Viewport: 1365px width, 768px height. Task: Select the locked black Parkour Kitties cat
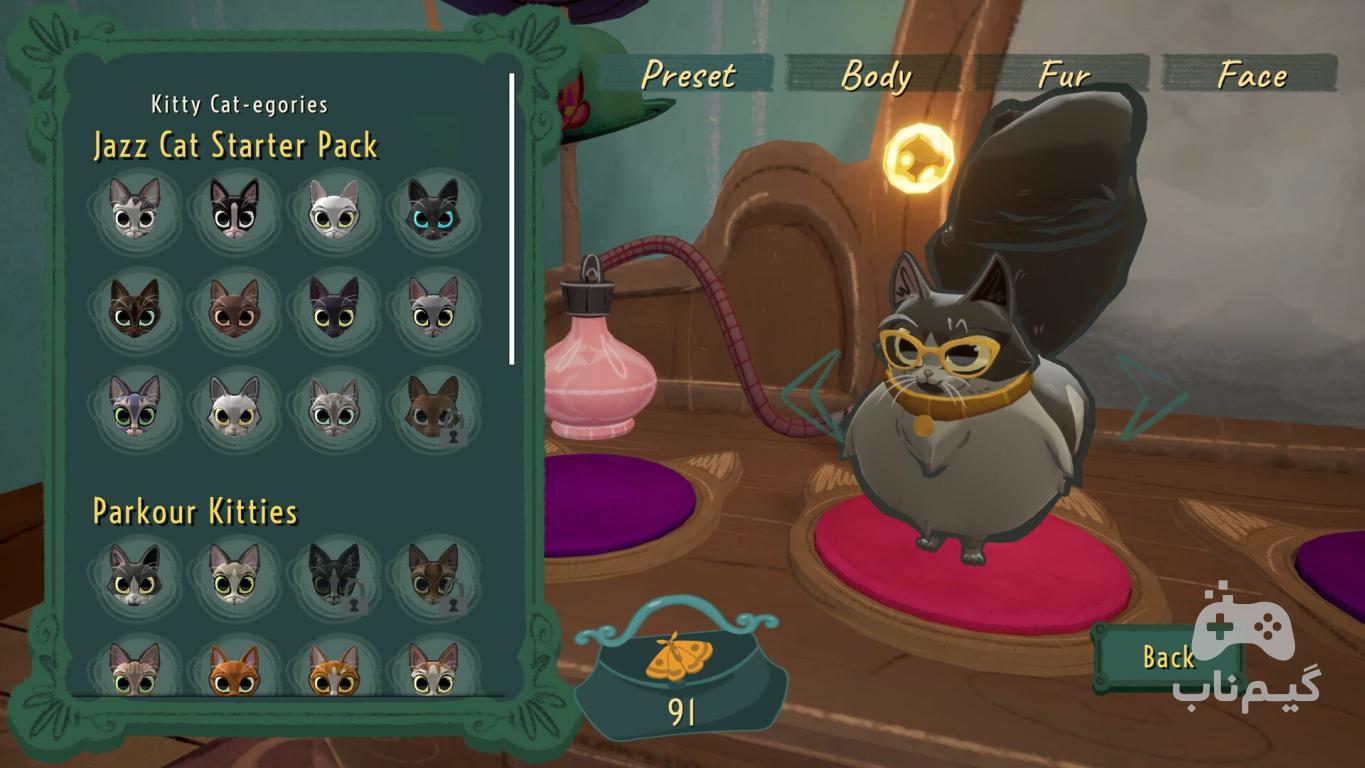tap(333, 574)
